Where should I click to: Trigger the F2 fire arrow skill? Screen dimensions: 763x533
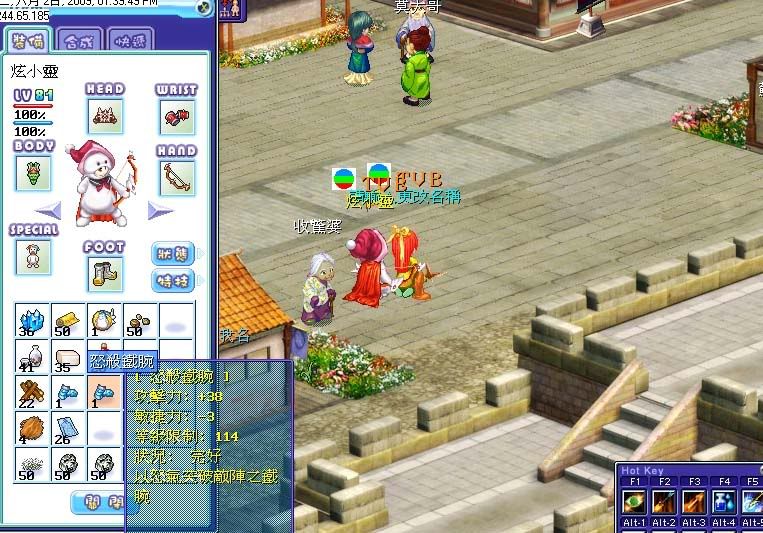click(x=662, y=500)
